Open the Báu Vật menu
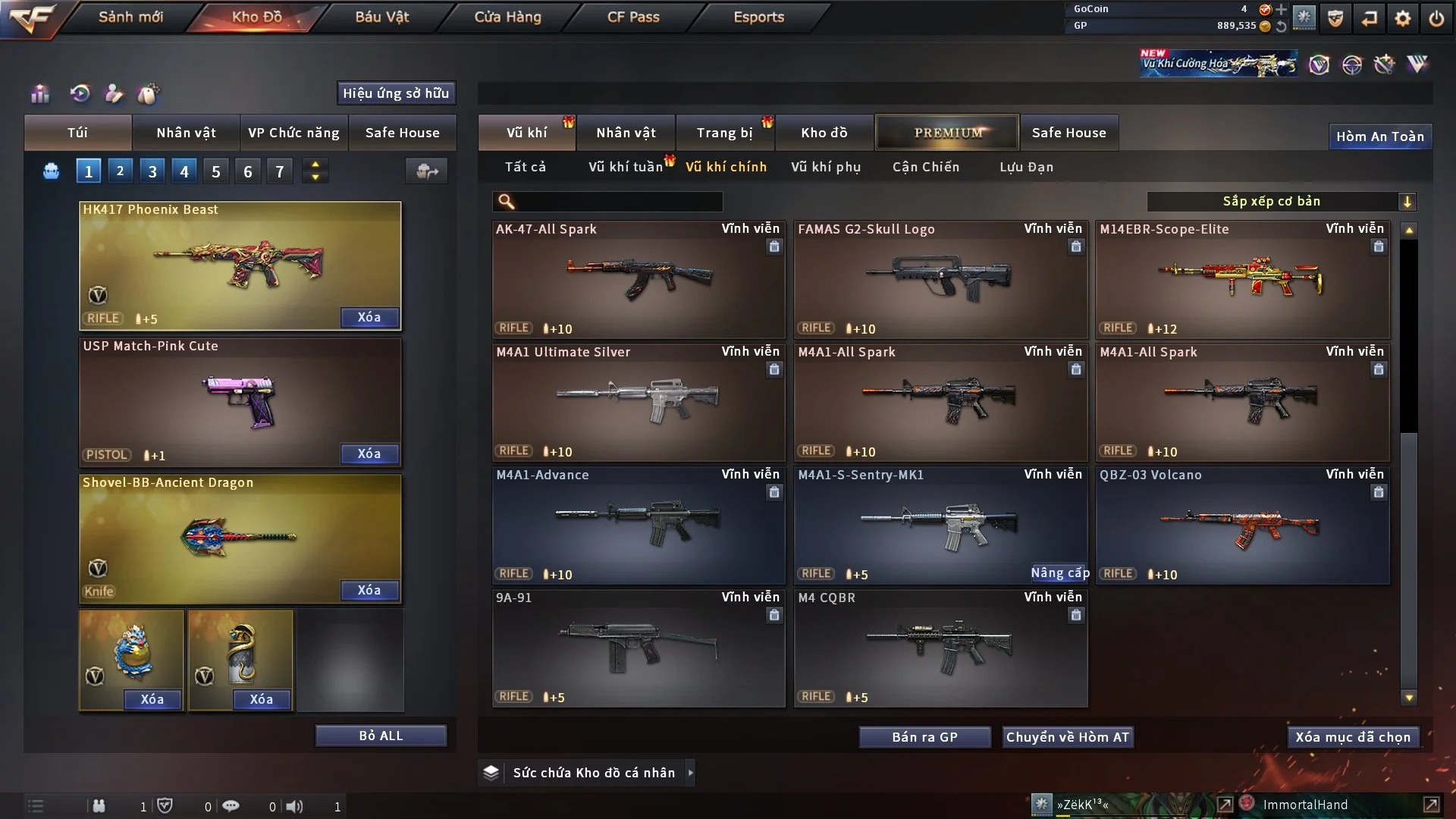 point(381,17)
